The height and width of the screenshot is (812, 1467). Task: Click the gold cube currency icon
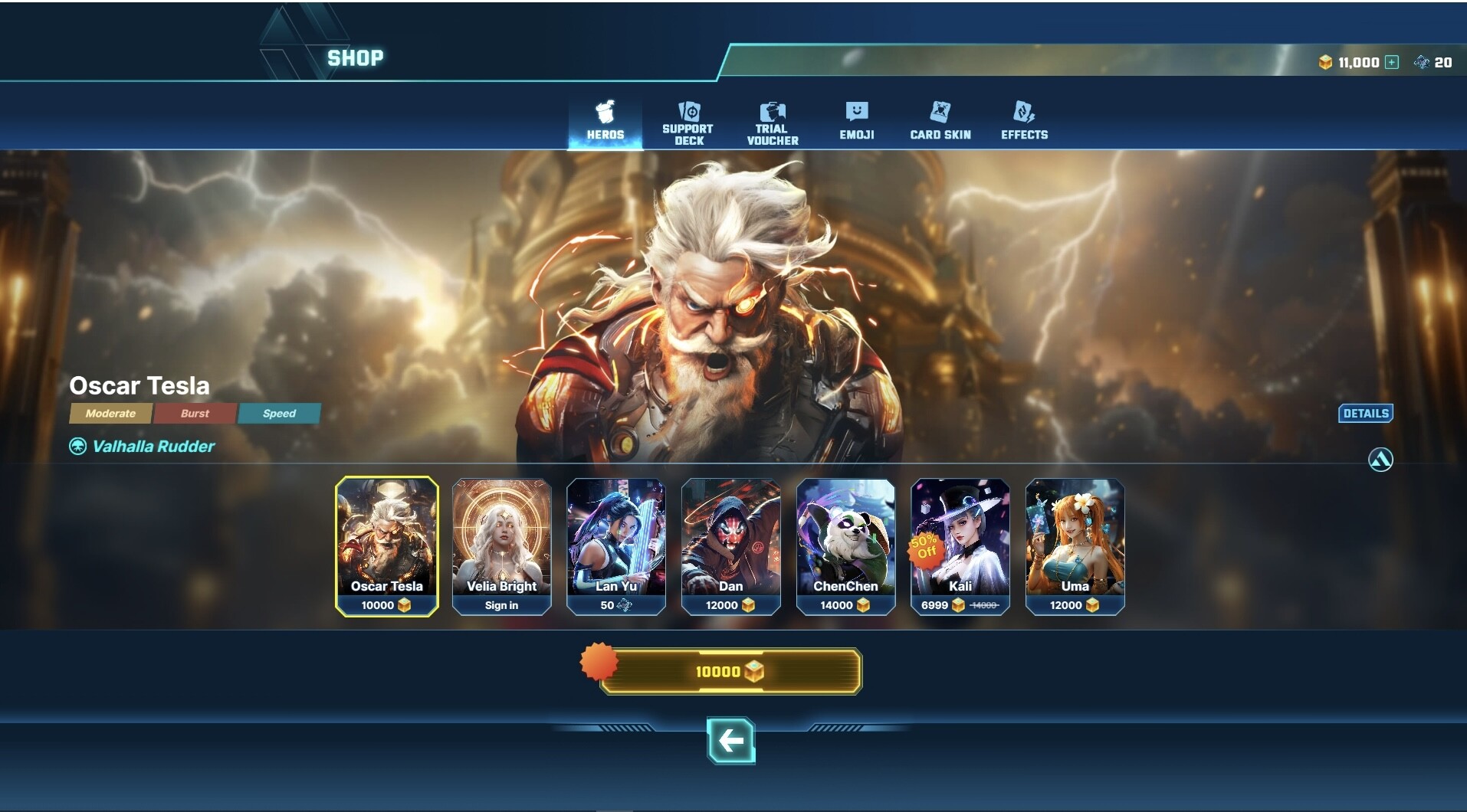pos(1327,62)
